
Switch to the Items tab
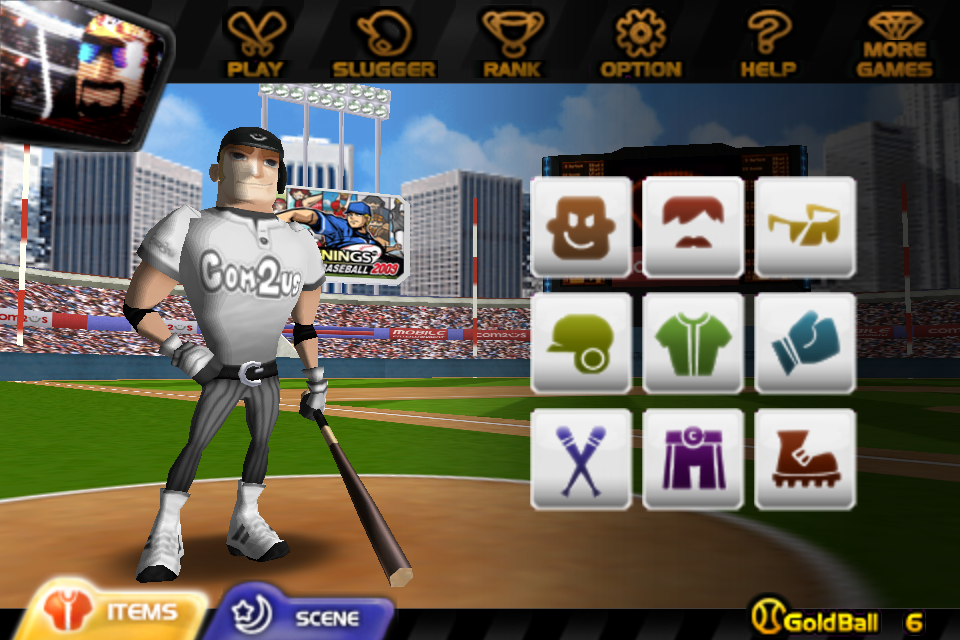tap(118, 611)
